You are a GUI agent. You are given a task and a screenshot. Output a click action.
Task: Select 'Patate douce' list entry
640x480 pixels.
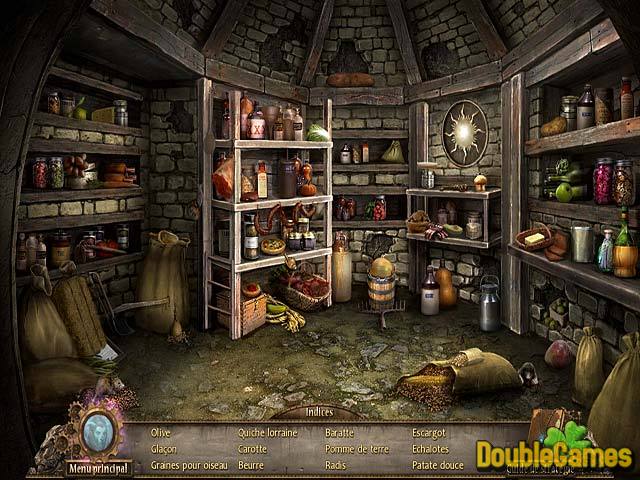(x=439, y=465)
